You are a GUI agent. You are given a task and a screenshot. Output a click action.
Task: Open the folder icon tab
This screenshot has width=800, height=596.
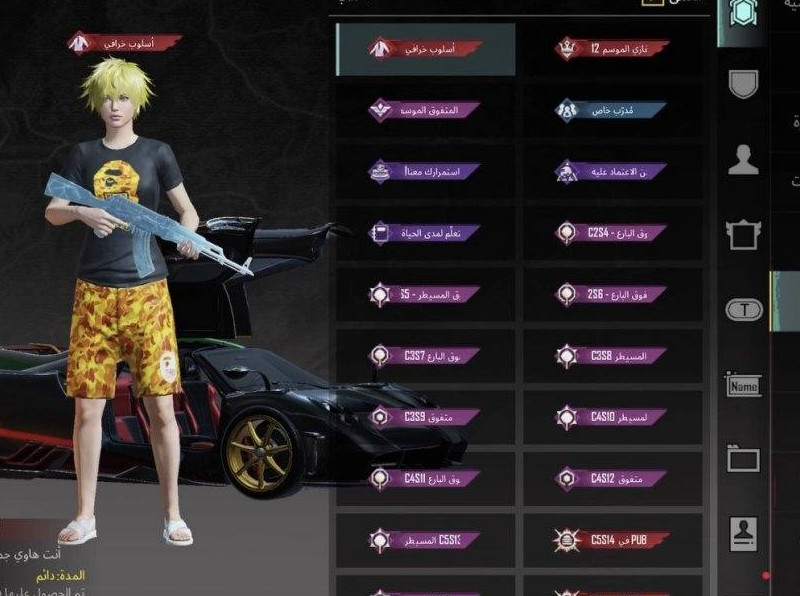[x=743, y=459]
